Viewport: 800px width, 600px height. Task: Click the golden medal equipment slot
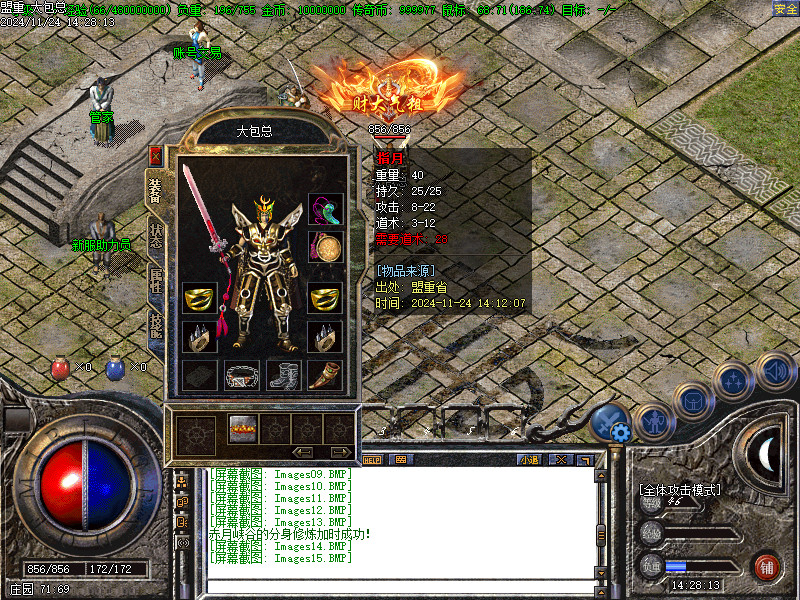(325, 246)
